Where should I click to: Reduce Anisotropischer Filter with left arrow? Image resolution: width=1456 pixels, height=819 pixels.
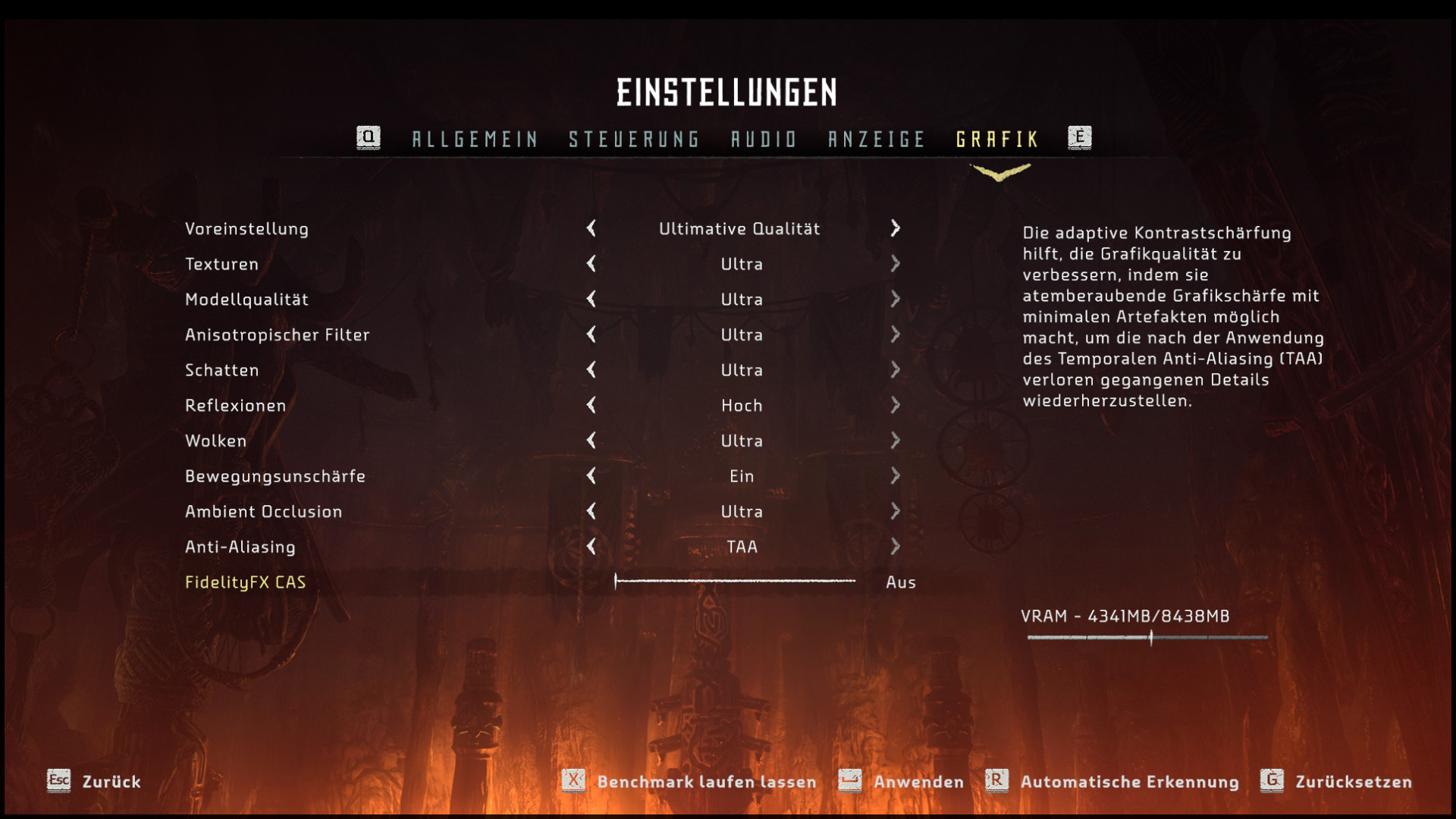591,334
